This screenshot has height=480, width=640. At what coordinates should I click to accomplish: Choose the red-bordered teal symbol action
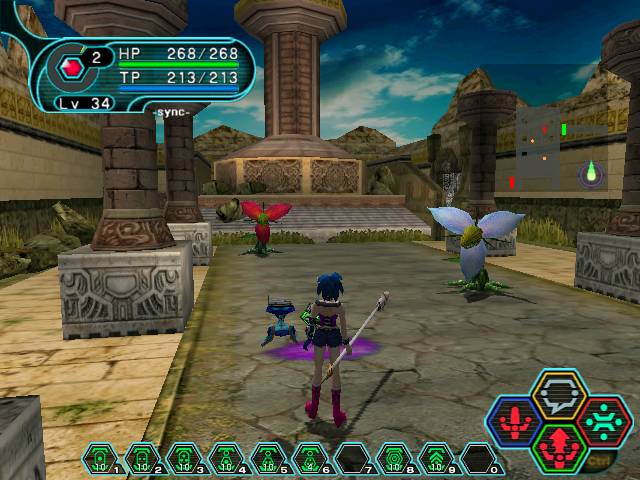[603, 420]
